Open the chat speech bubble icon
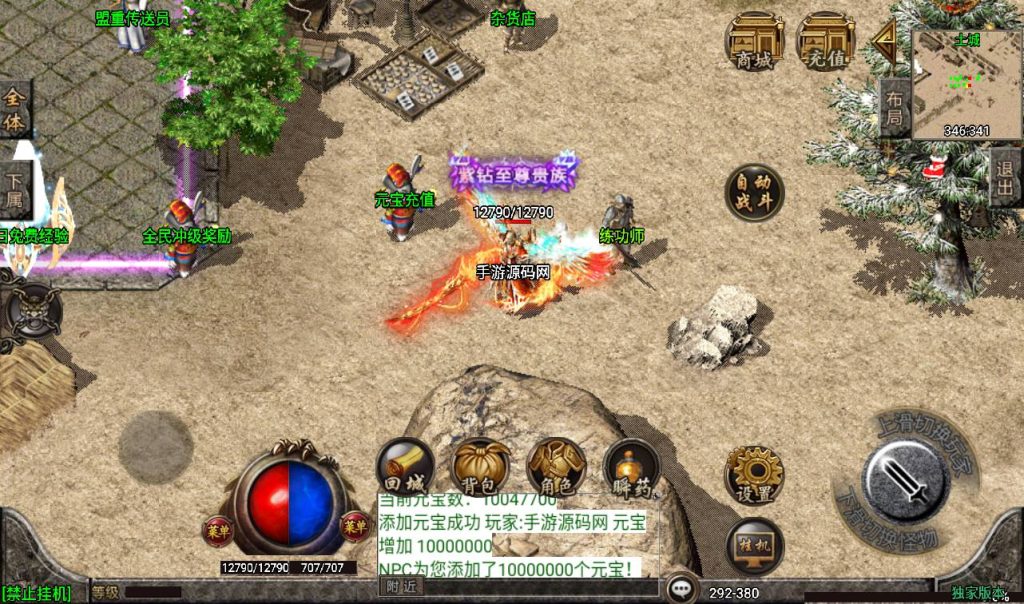Viewport: 1024px width, 604px height. tap(682, 588)
